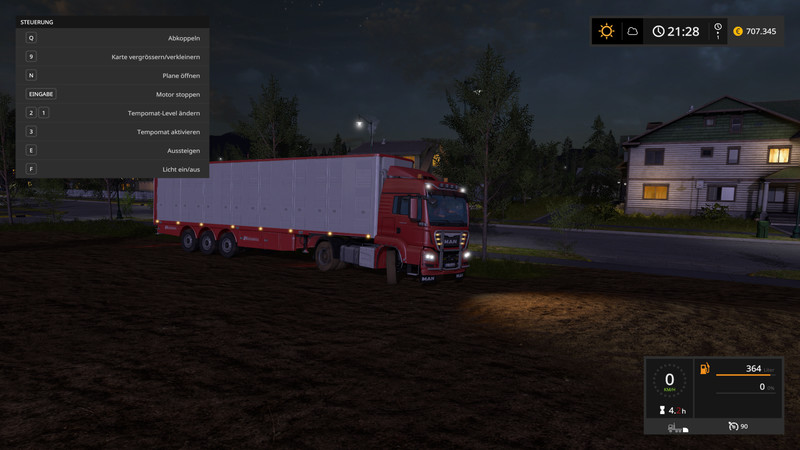Screen dimensions: 800x450
Task: Click the cloudy forecast icon
Action: pos(633,31)
